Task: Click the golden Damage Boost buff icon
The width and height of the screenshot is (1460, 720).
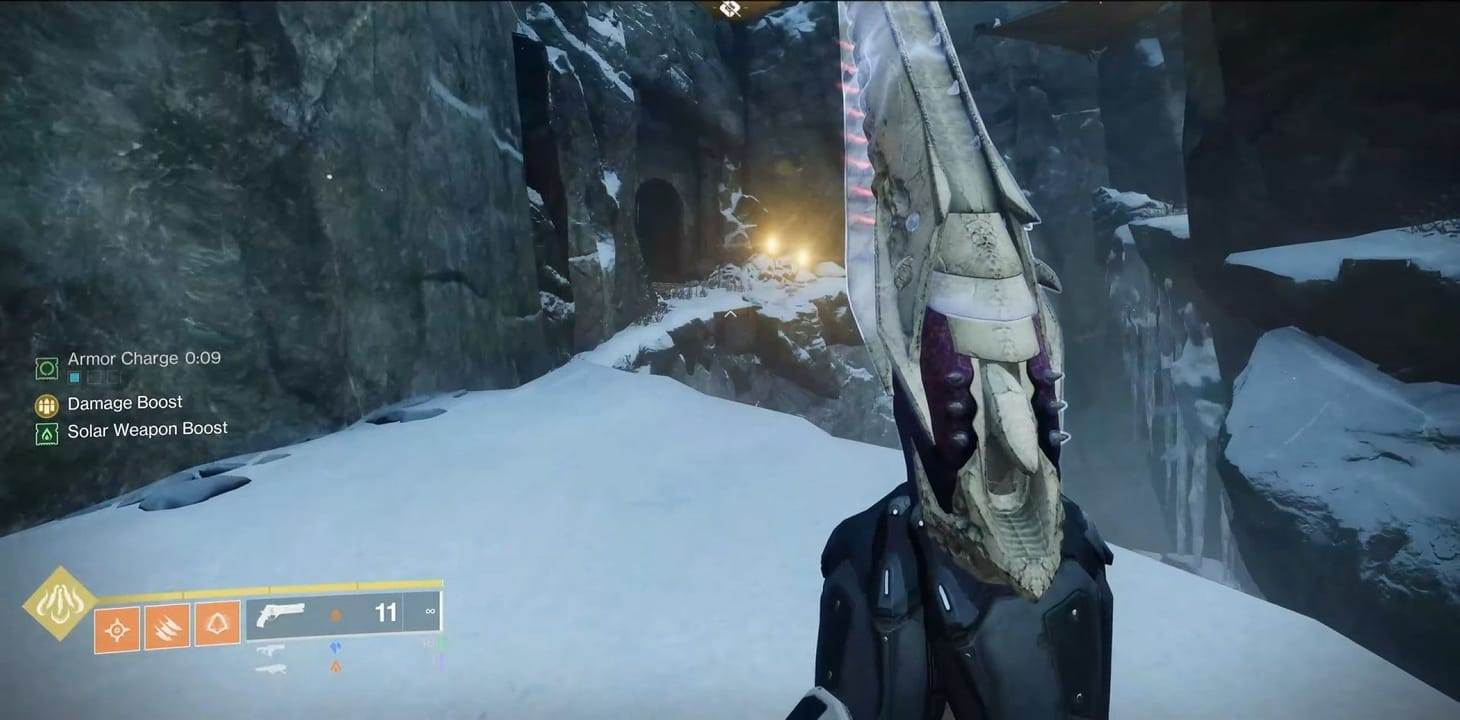Action: 46,406
